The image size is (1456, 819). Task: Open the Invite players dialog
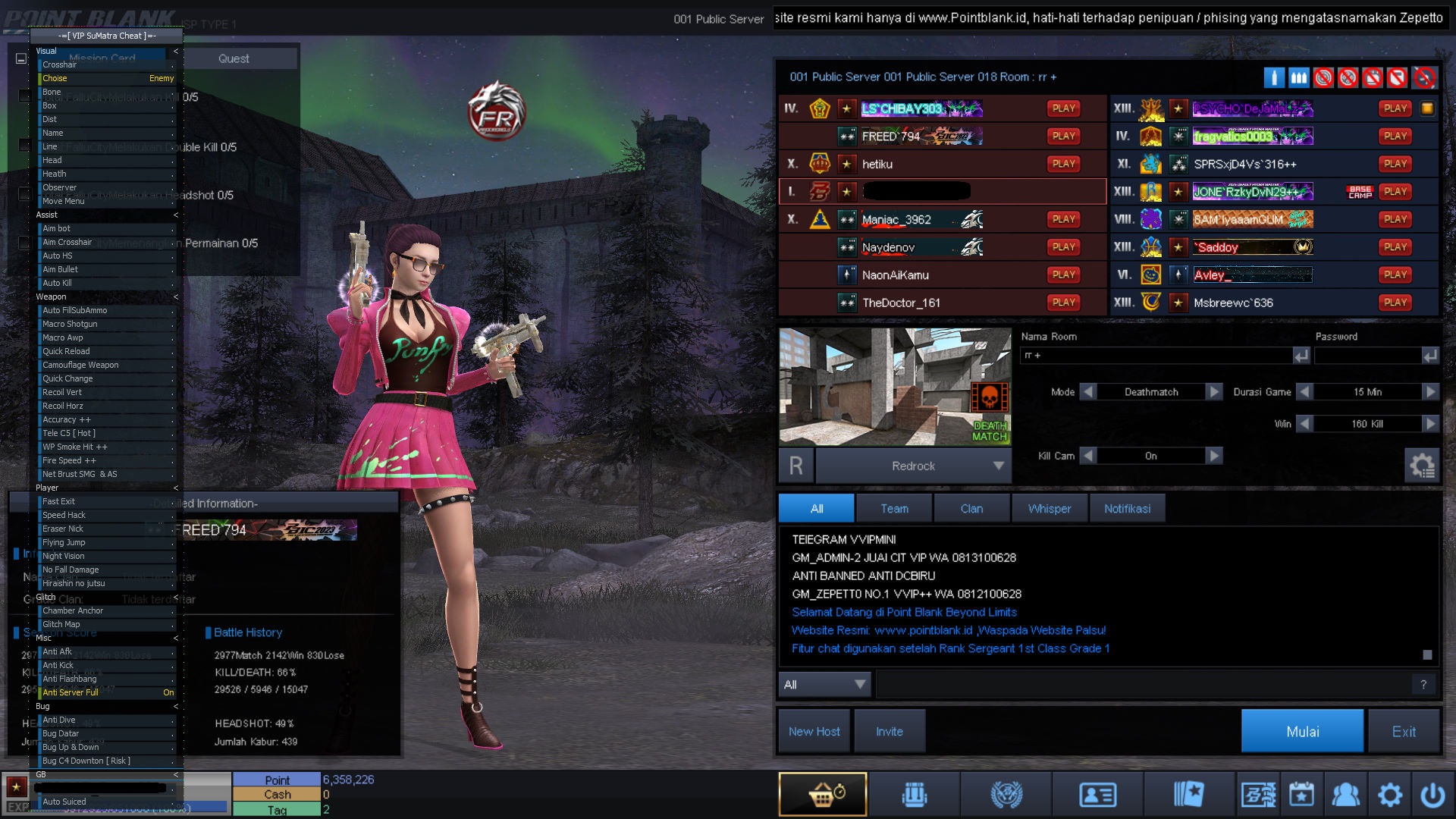click(889, 731)
